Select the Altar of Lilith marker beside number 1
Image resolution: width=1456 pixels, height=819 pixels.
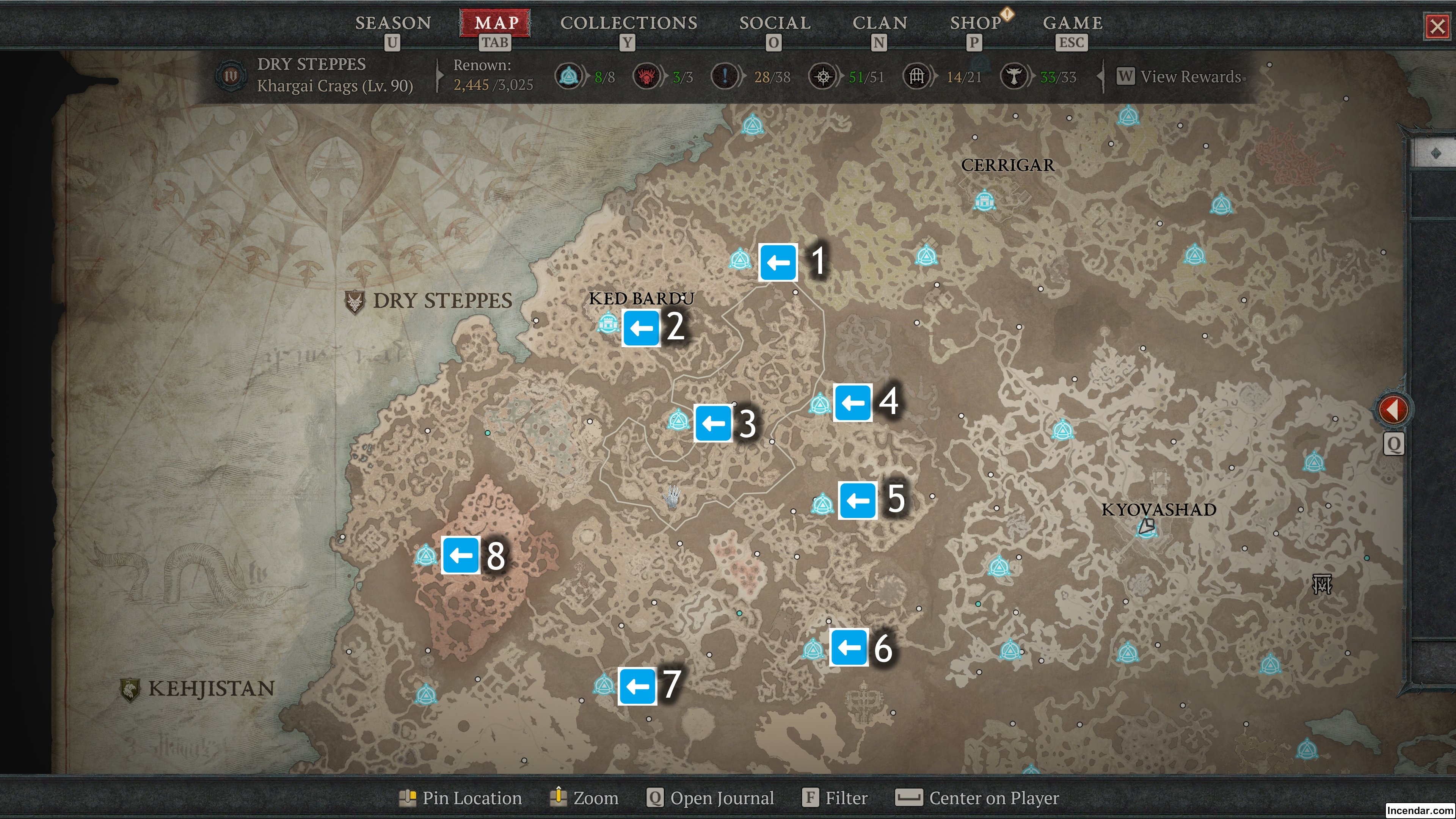[739, 259]
